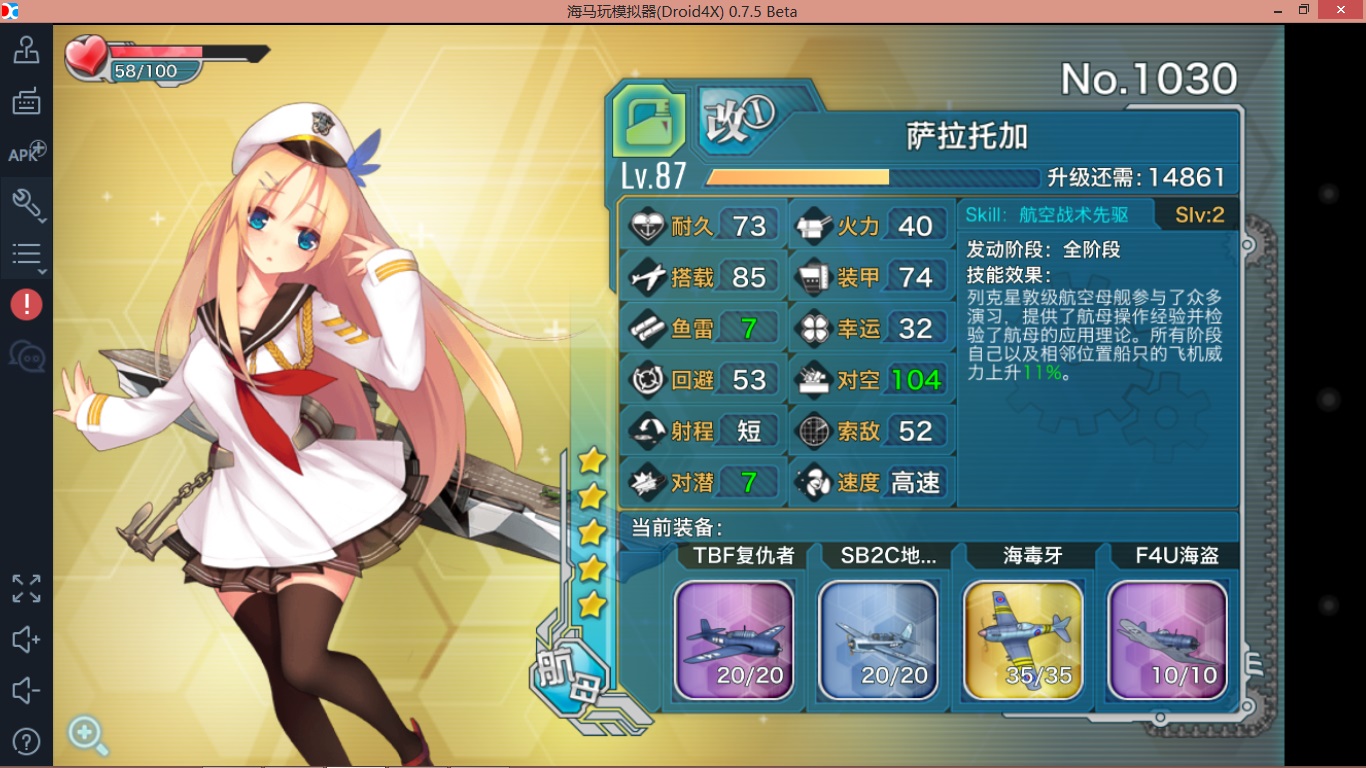The height and width of the screenshot is (768, 1366).
Task: Select the F4U Corsair equipment slot
Action: [x=1167, y=640]
